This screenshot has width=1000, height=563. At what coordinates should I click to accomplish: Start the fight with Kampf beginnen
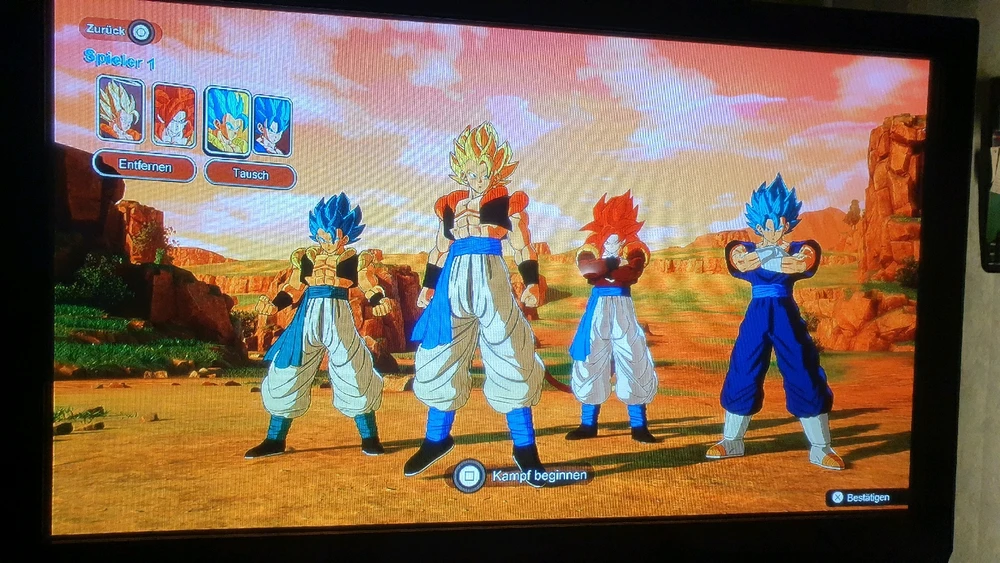(521, 475)
